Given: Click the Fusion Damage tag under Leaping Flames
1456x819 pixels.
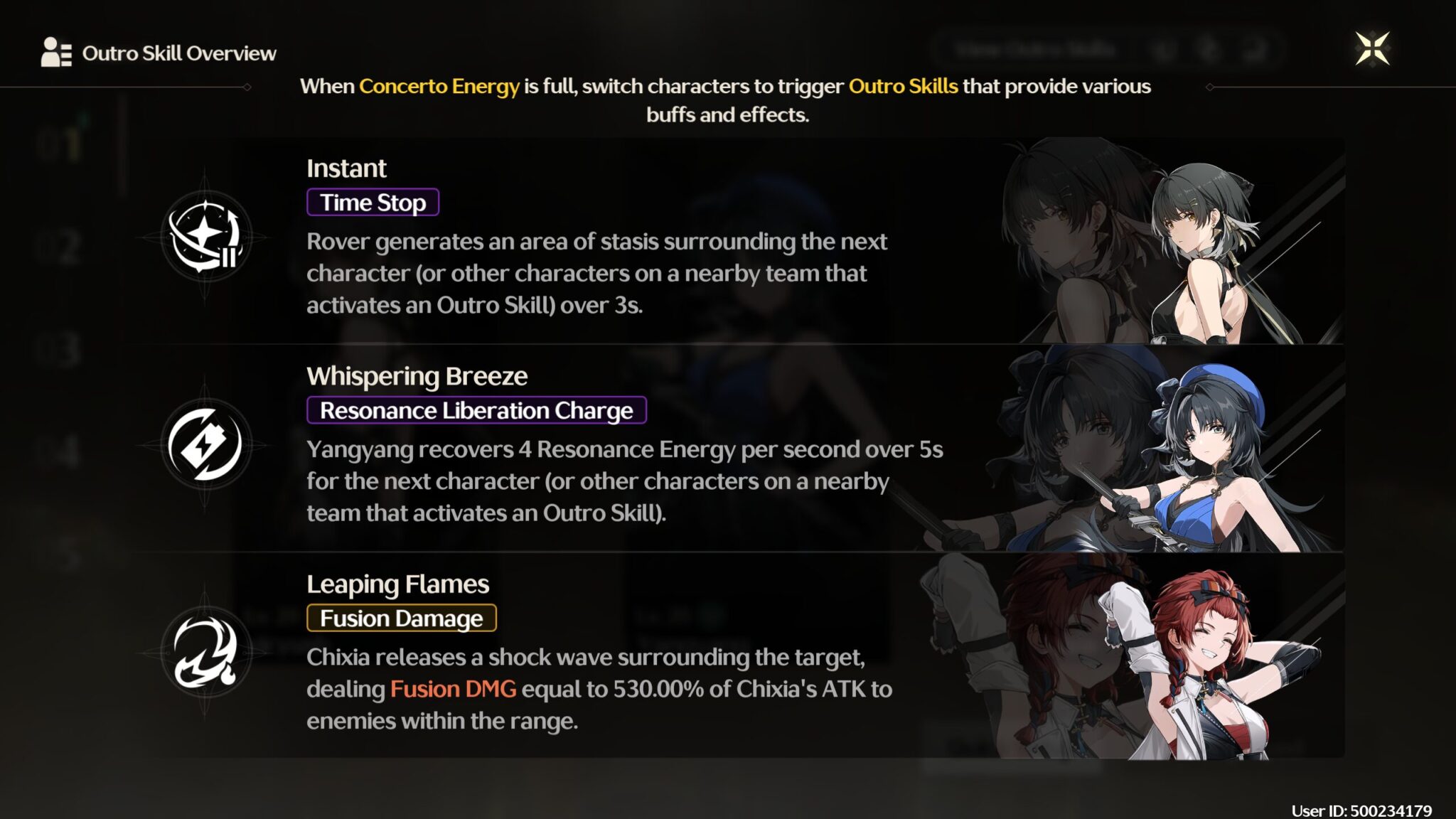Looking at the screenshot, I should coord(400,618).
